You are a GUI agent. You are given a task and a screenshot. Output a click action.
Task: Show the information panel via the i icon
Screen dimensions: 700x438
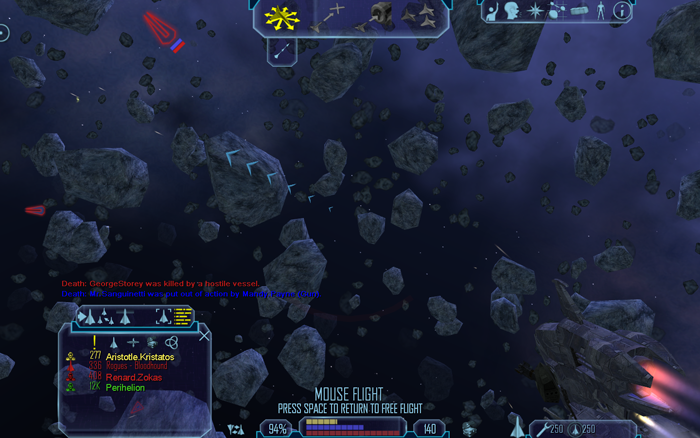click(621, 11)
